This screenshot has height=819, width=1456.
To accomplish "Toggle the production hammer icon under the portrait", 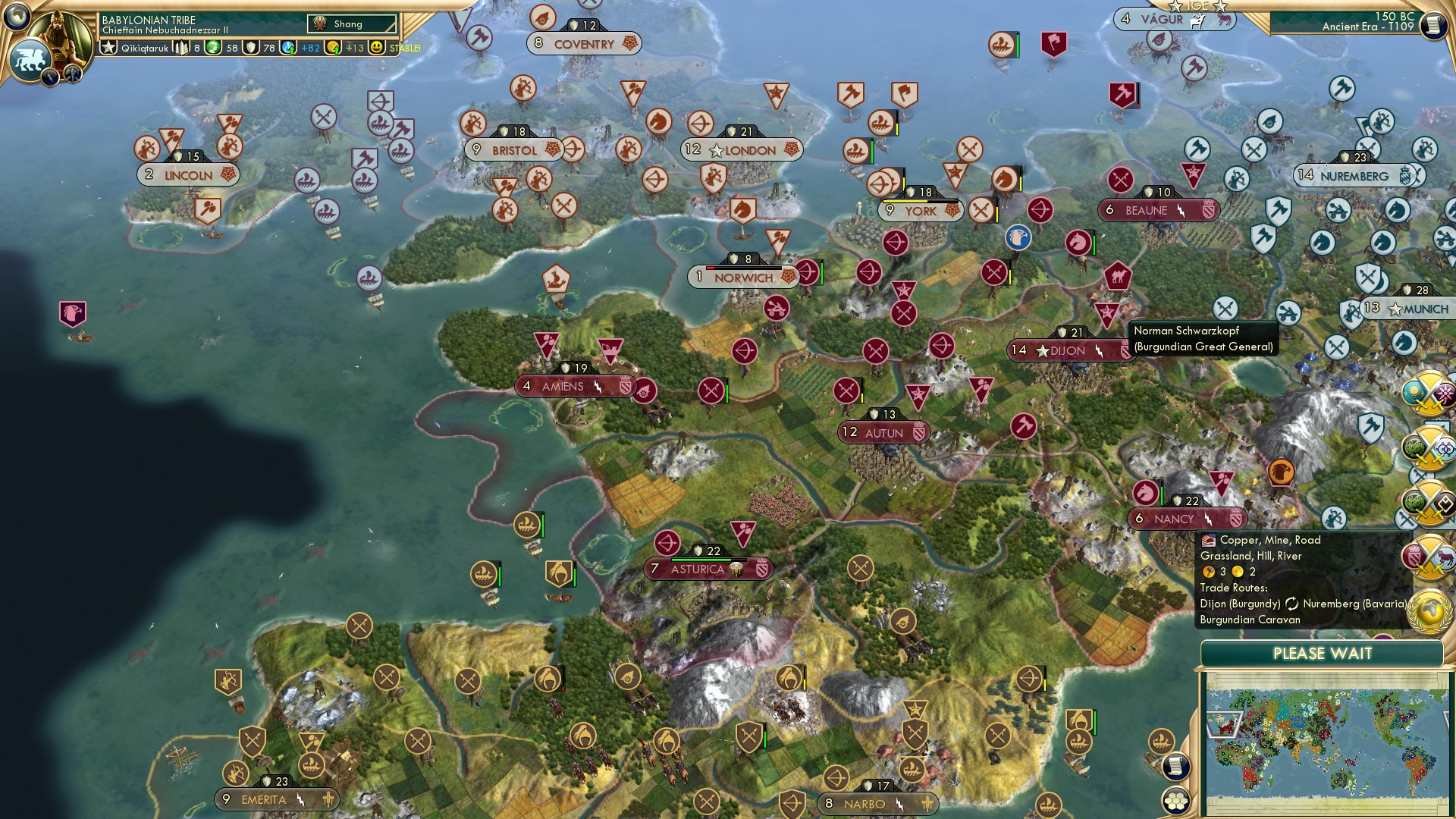I will tap(72, 73).
